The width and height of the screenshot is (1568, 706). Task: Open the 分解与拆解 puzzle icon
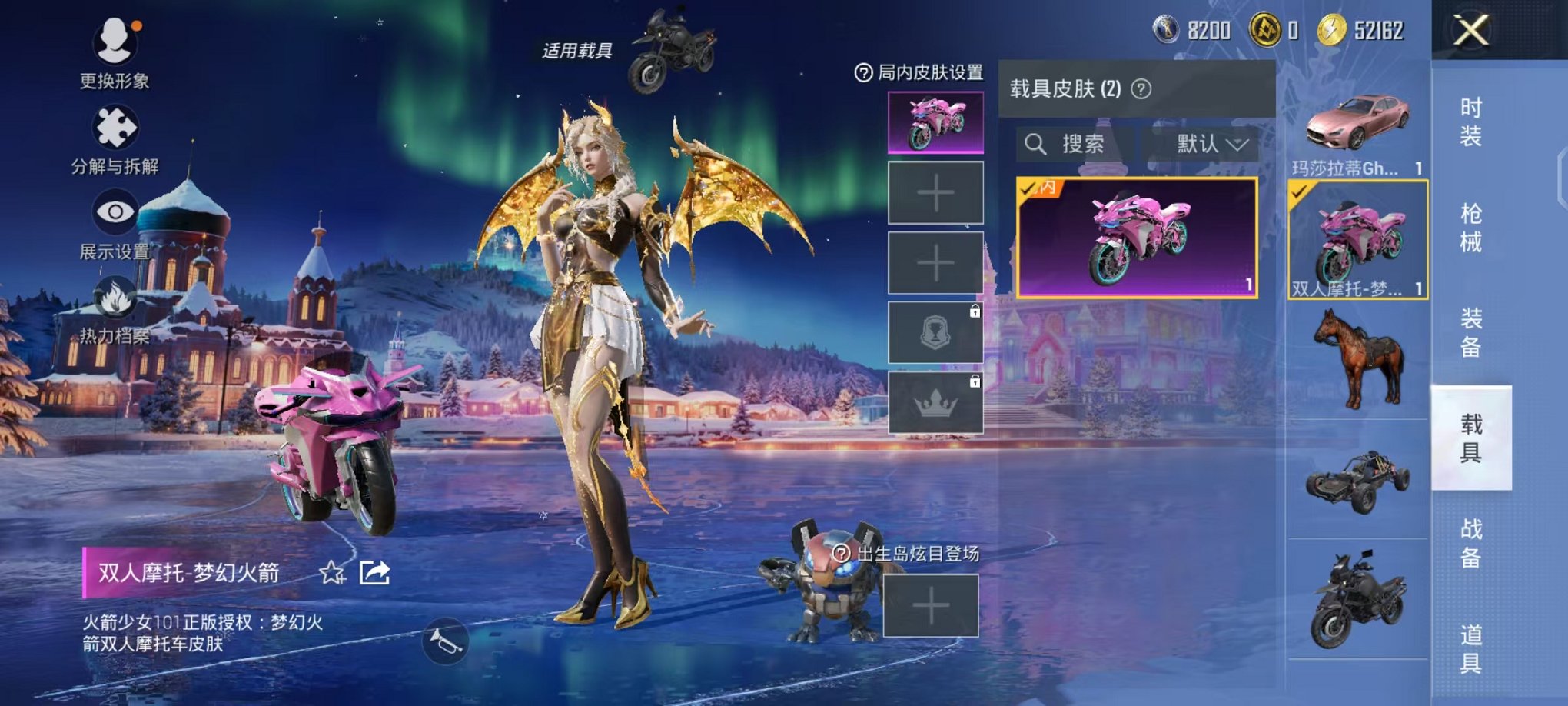pos(114,123)
